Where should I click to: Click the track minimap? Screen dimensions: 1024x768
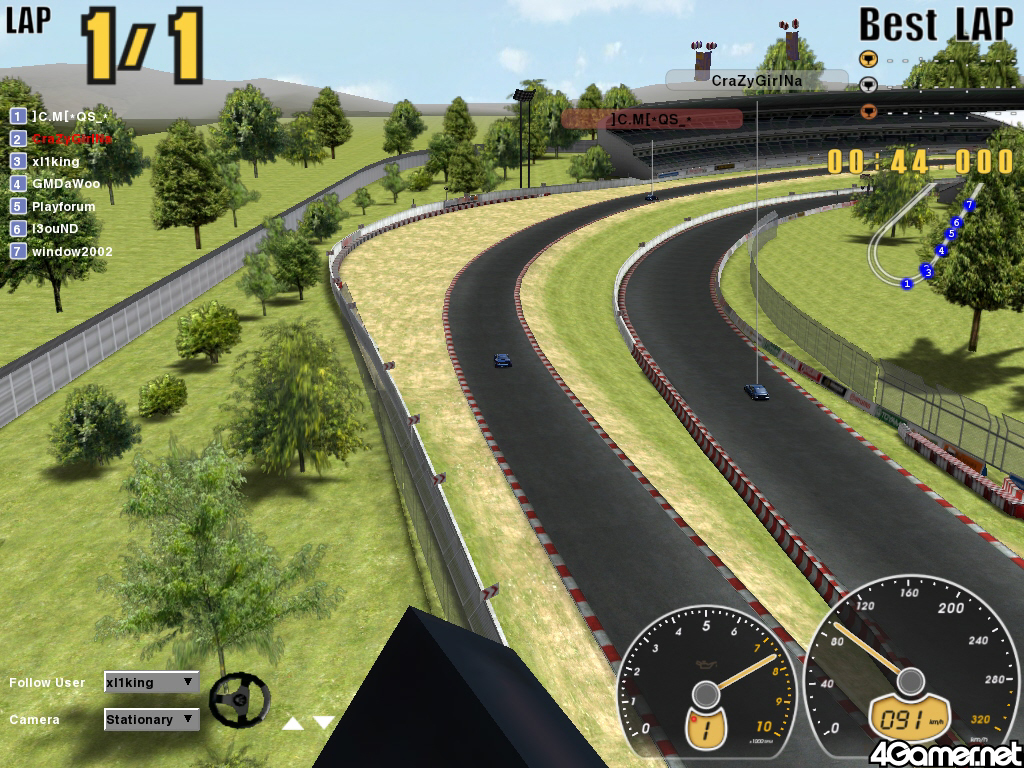[925, 238]
